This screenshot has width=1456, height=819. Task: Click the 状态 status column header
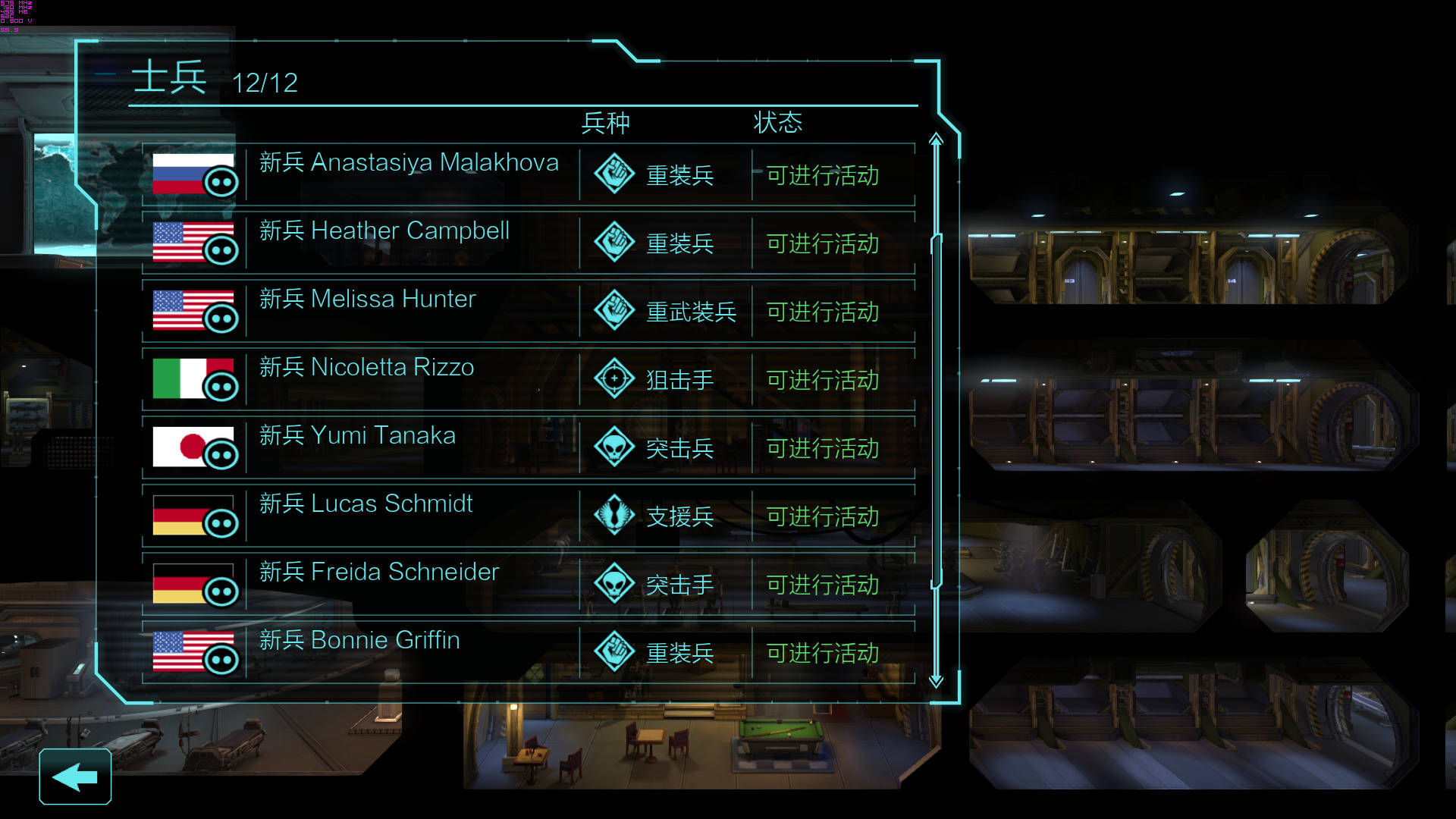click(777, 123)
